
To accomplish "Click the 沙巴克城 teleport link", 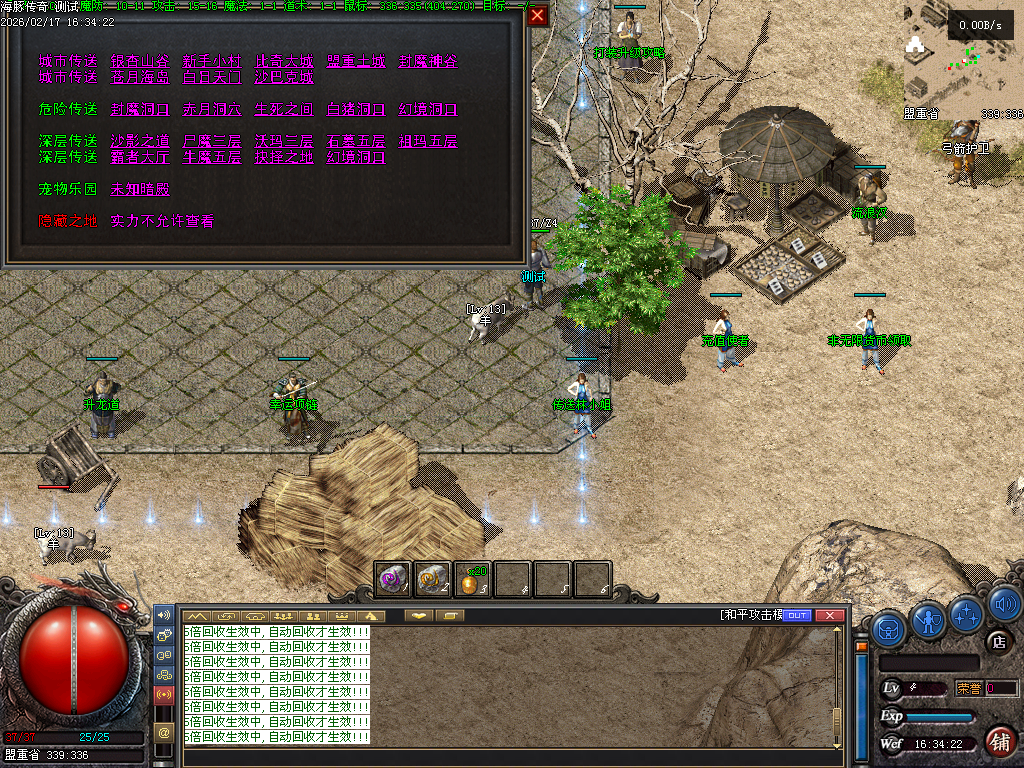I will pos(284,77).
